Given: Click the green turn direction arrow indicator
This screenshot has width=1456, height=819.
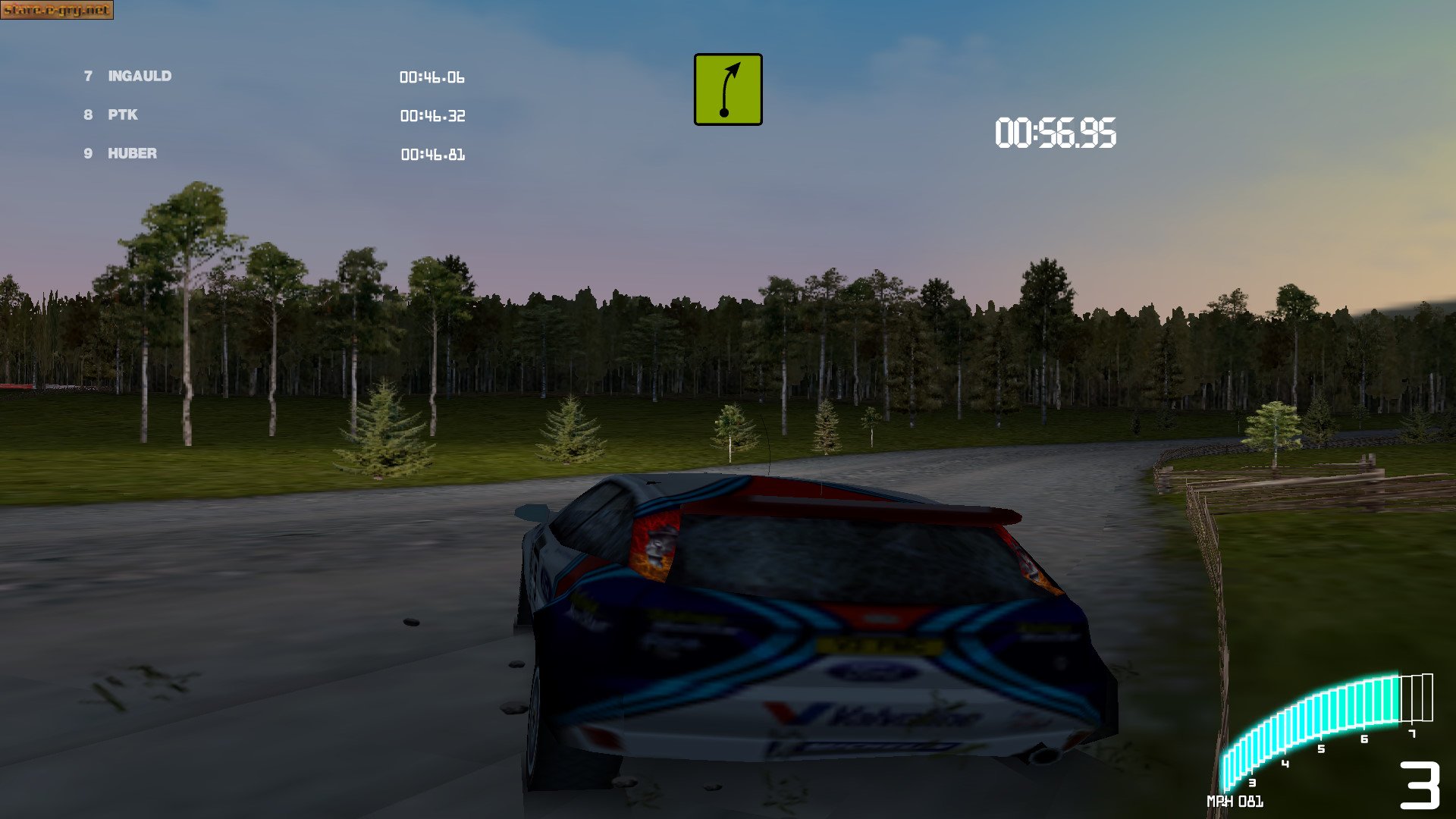Looking at the screenshot, I should (x=726, y=89).
